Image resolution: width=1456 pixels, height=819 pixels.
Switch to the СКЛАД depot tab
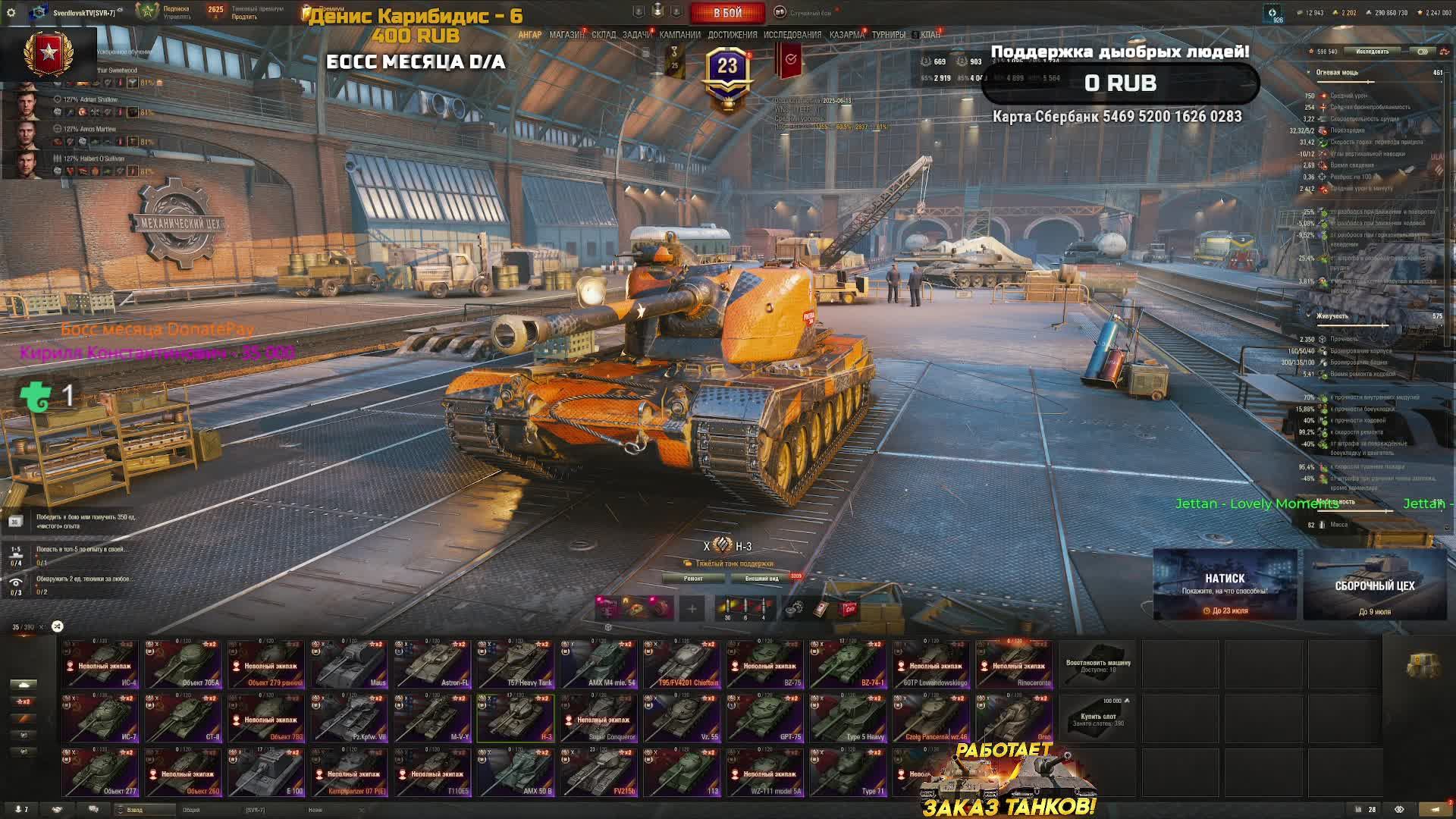[x=604, y=35]
